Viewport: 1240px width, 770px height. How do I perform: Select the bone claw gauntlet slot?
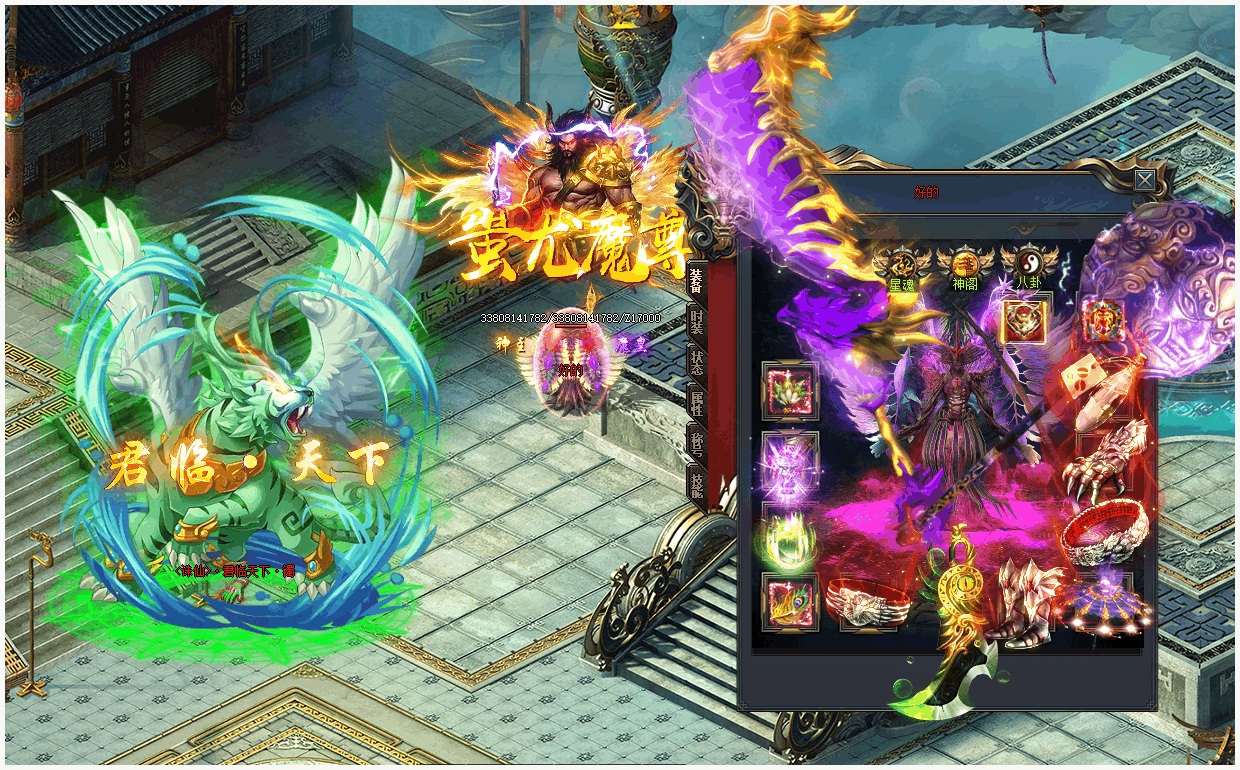pyautogui.click(x=1104, y=461)
